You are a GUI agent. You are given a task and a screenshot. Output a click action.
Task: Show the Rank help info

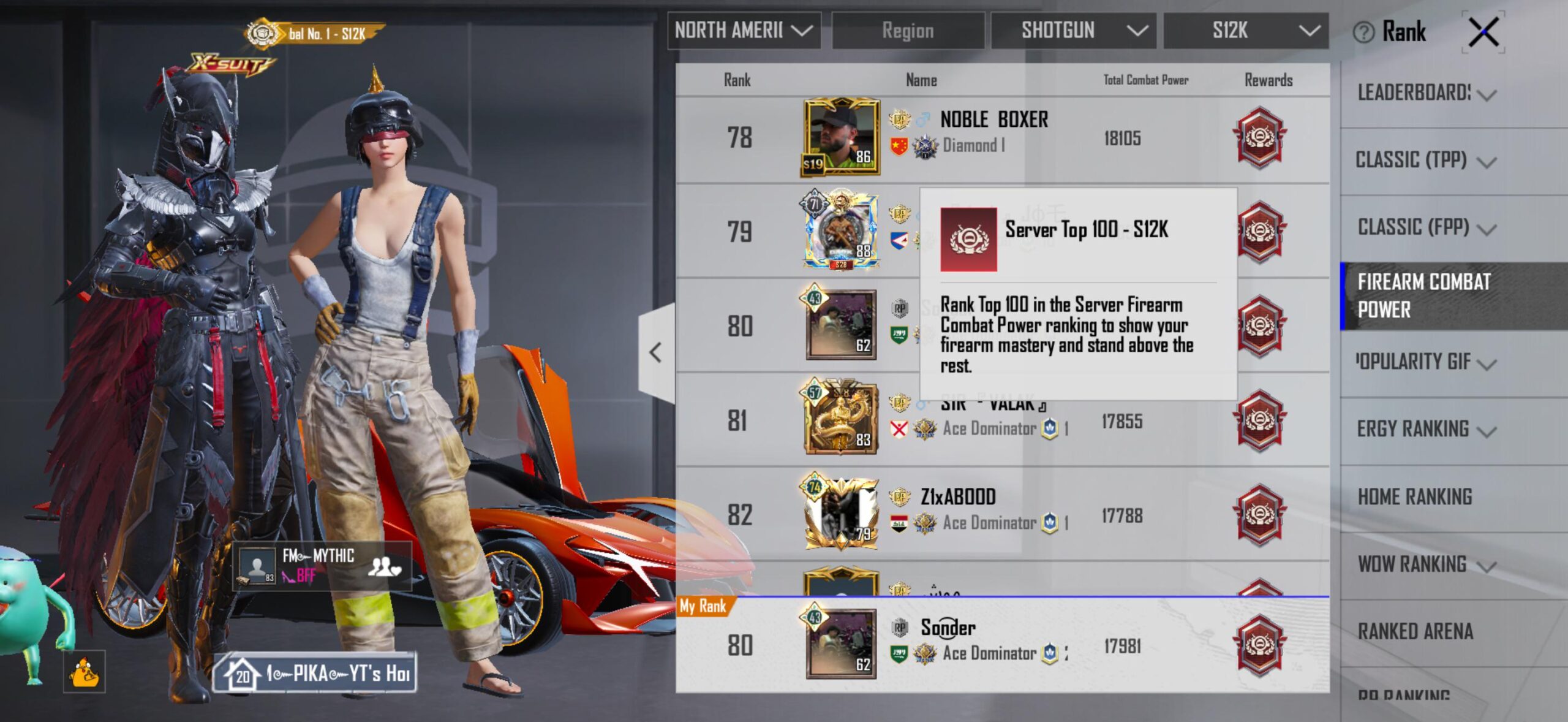[x=1363, y=32]
